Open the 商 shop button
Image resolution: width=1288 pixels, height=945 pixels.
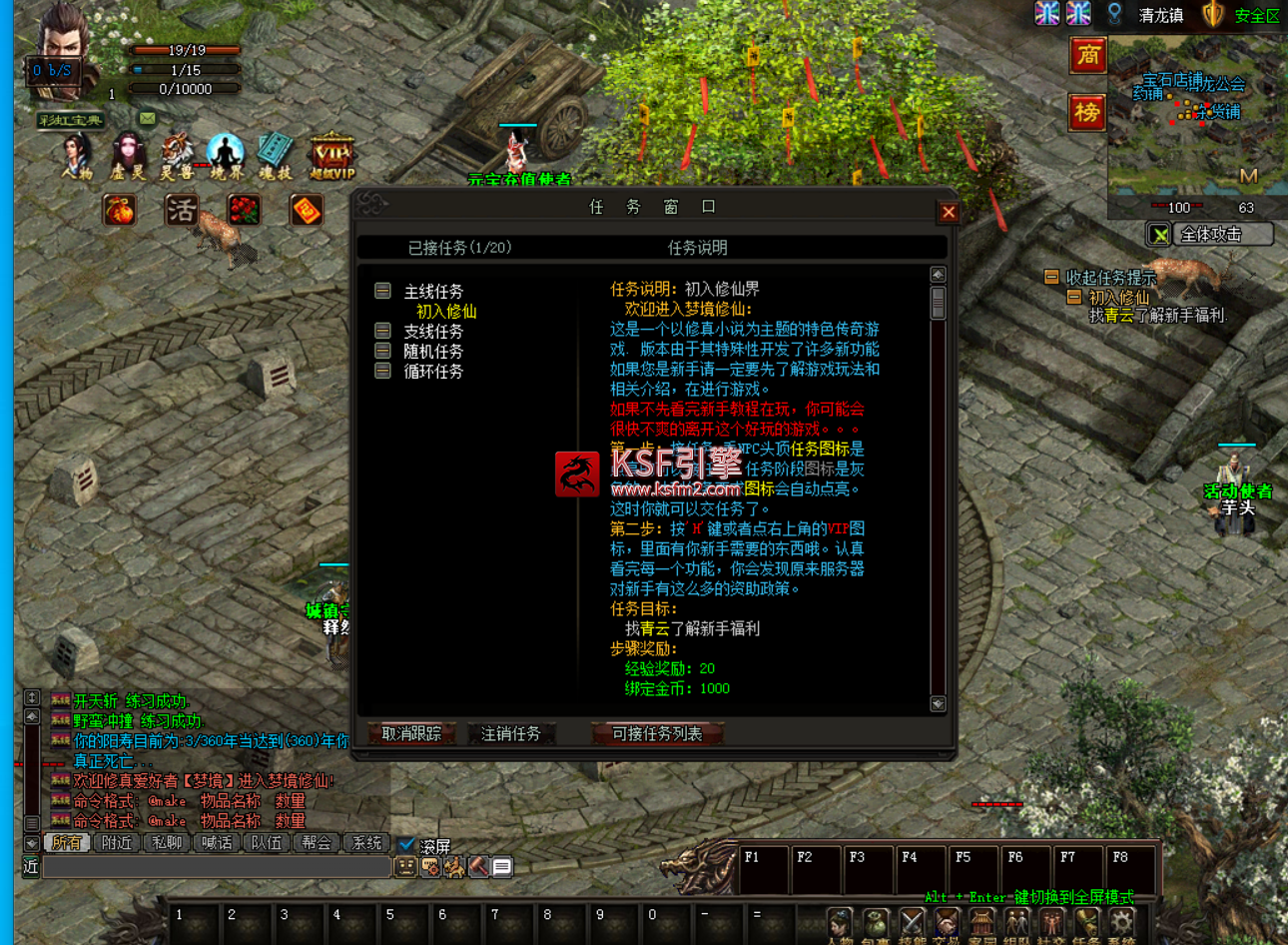click(x=1087, y=55)
